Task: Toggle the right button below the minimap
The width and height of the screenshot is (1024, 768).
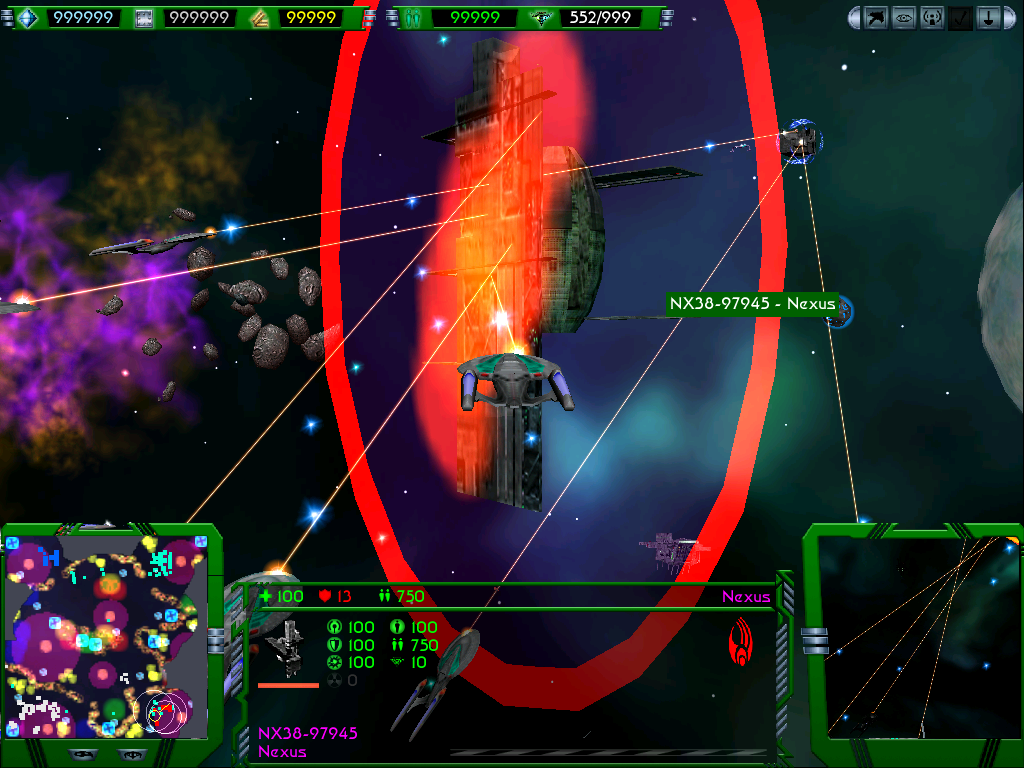Action: coord(130,754)
